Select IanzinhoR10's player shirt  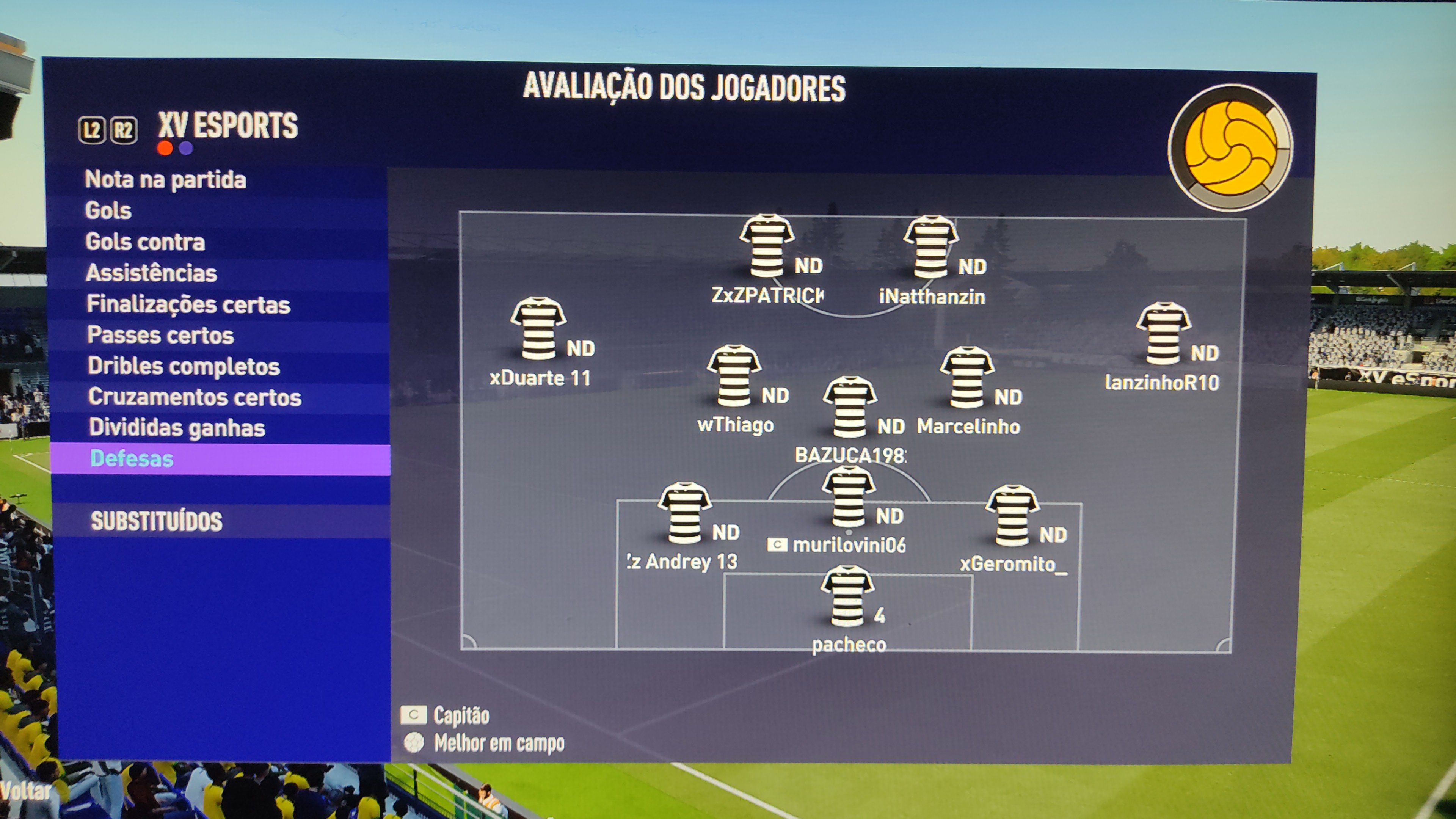pos(1163,333)
